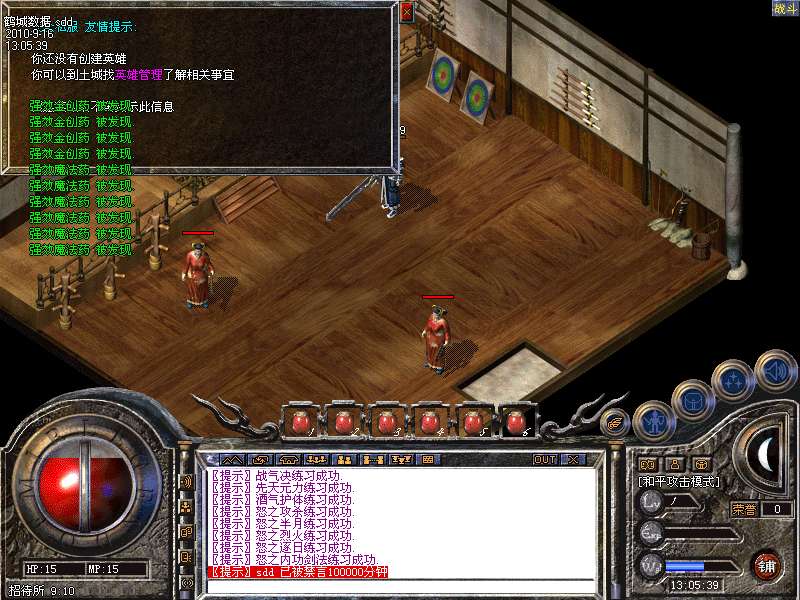Use the potion in belt slot 2
The height and width of the screenshot is (600, 800).
343,422
